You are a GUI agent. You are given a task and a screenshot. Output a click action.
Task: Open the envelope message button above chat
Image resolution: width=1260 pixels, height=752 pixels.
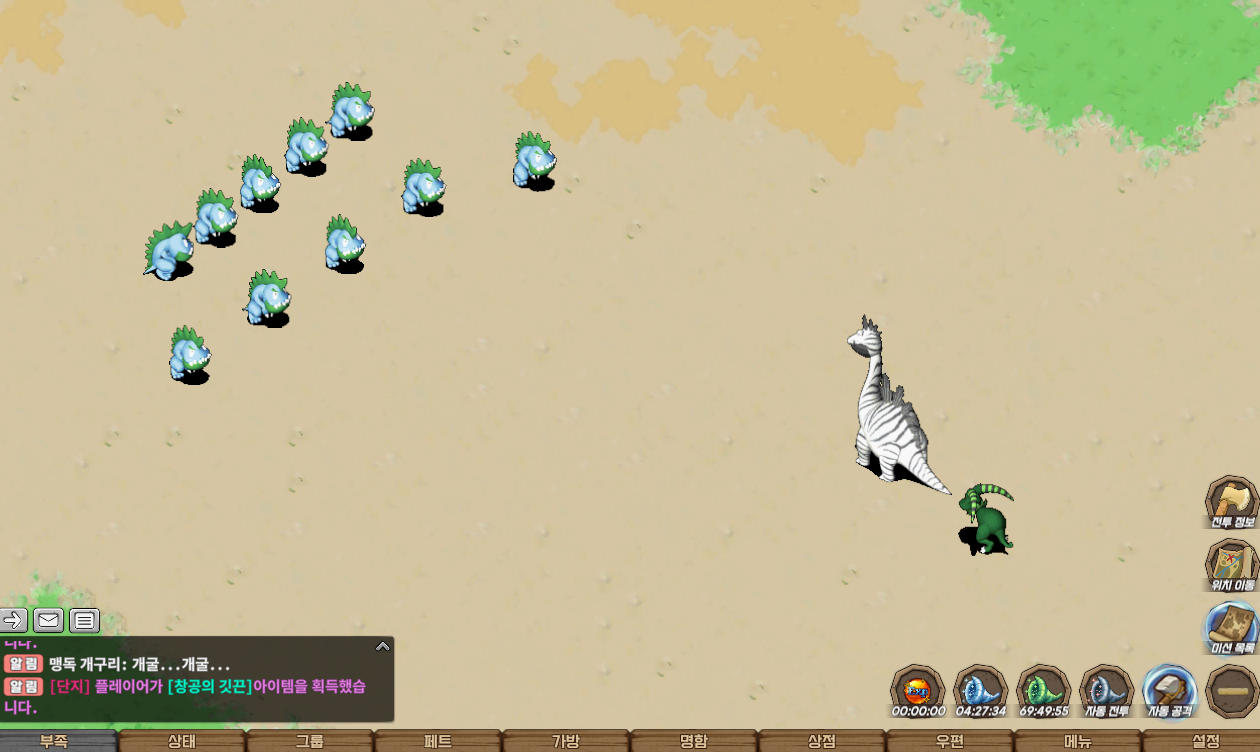49,621
